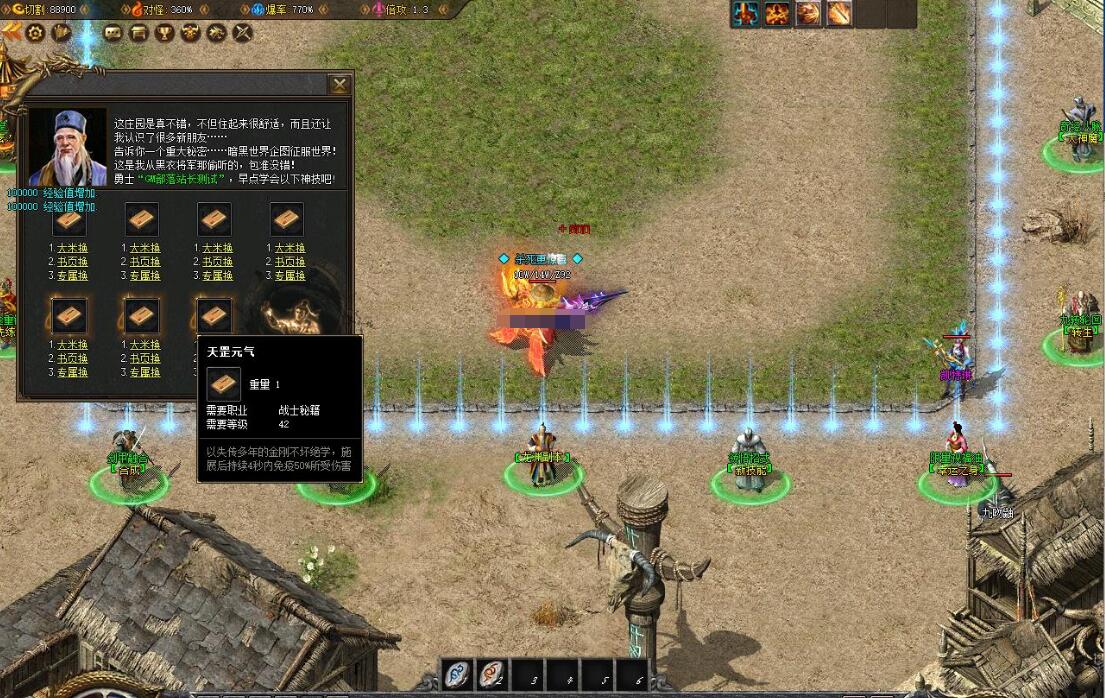Click the trophy icon in the toolbar

(164, 33)
